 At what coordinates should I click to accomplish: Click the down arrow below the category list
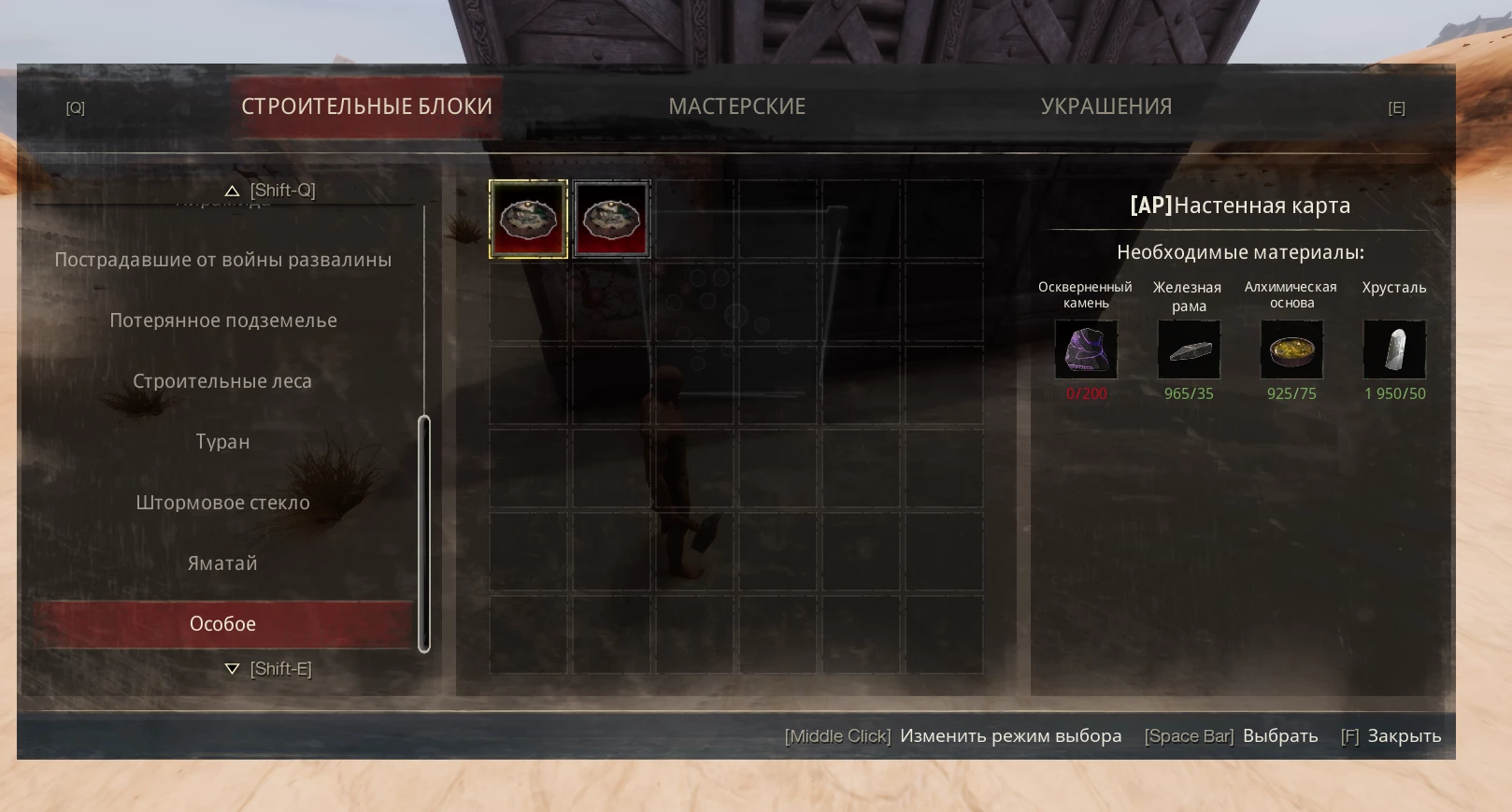click(233, 669)
